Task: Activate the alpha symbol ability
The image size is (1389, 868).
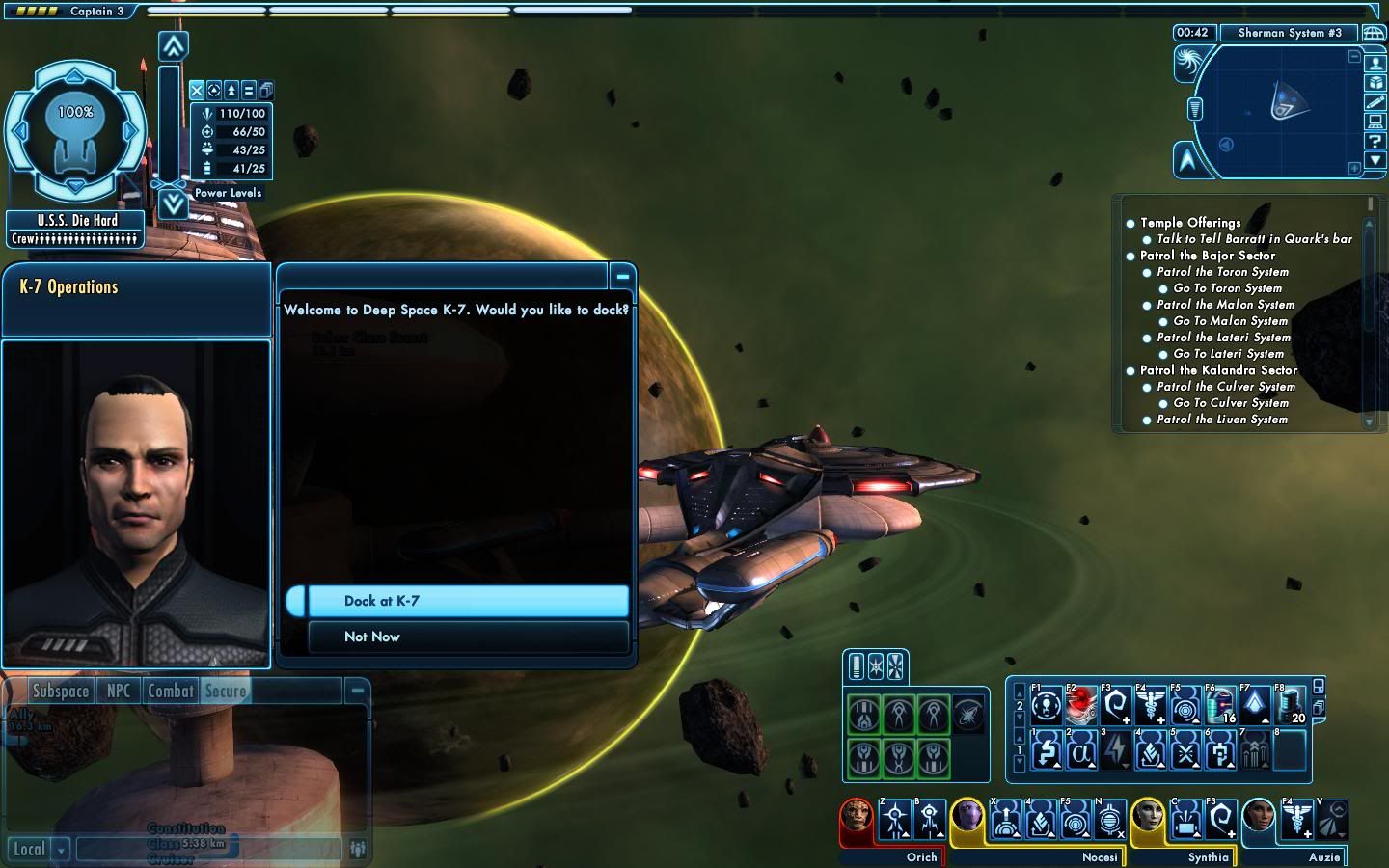Action: 1081,750
